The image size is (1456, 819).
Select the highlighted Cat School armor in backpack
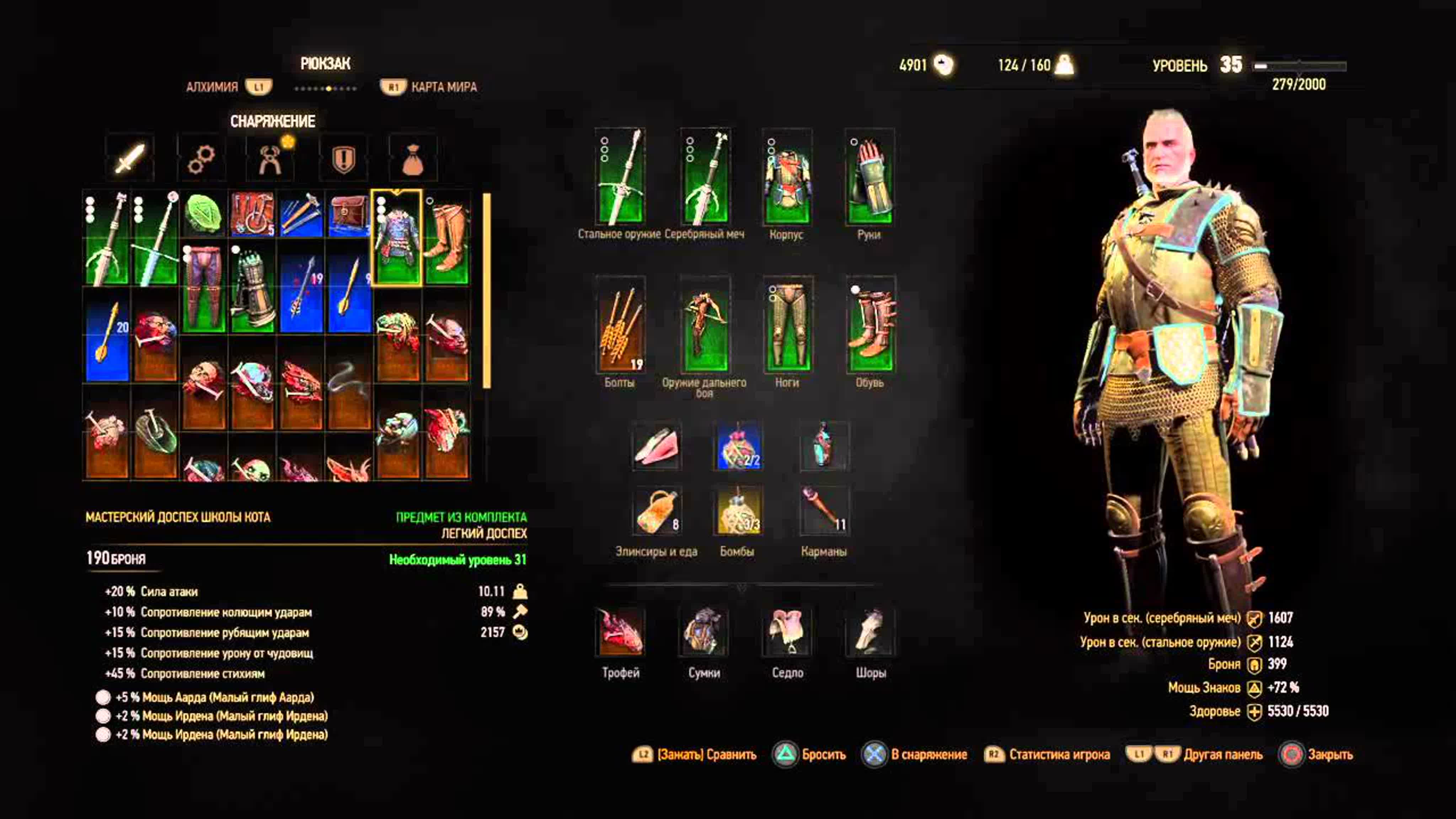397,238
